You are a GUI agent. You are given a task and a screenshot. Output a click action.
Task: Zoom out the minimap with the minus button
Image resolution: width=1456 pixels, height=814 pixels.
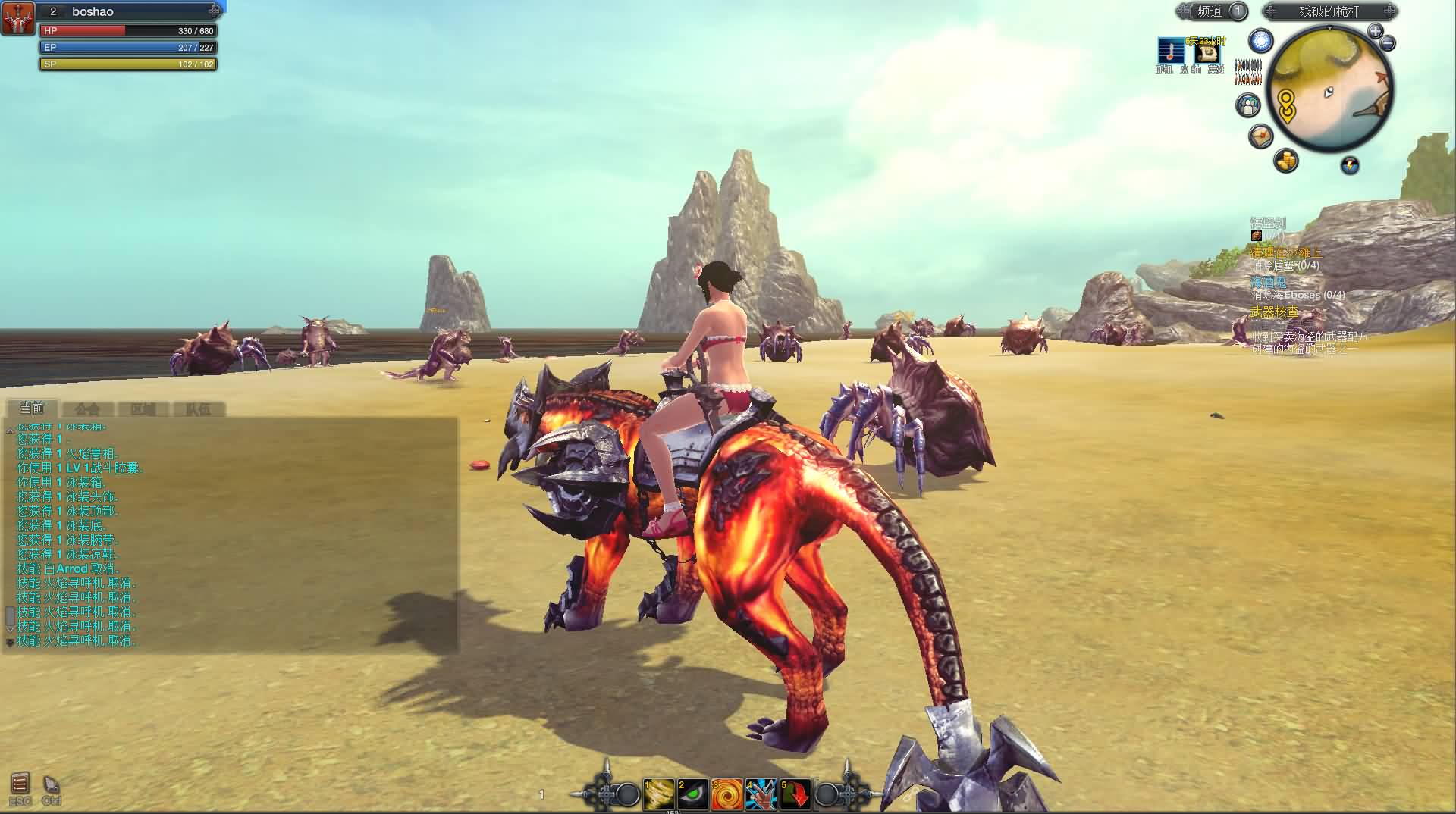coord(1389,43)
